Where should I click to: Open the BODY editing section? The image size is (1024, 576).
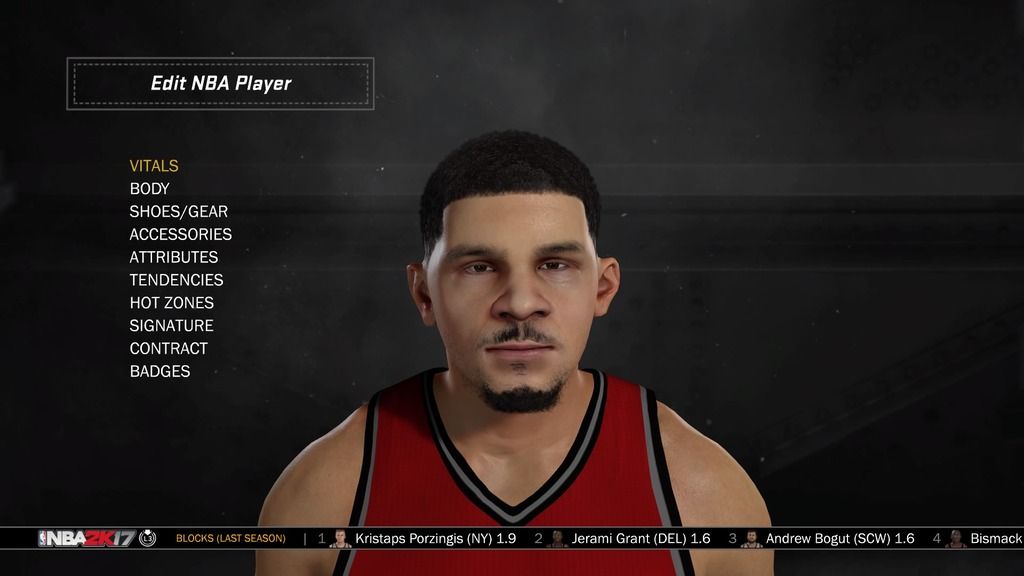tap(150, 189)
